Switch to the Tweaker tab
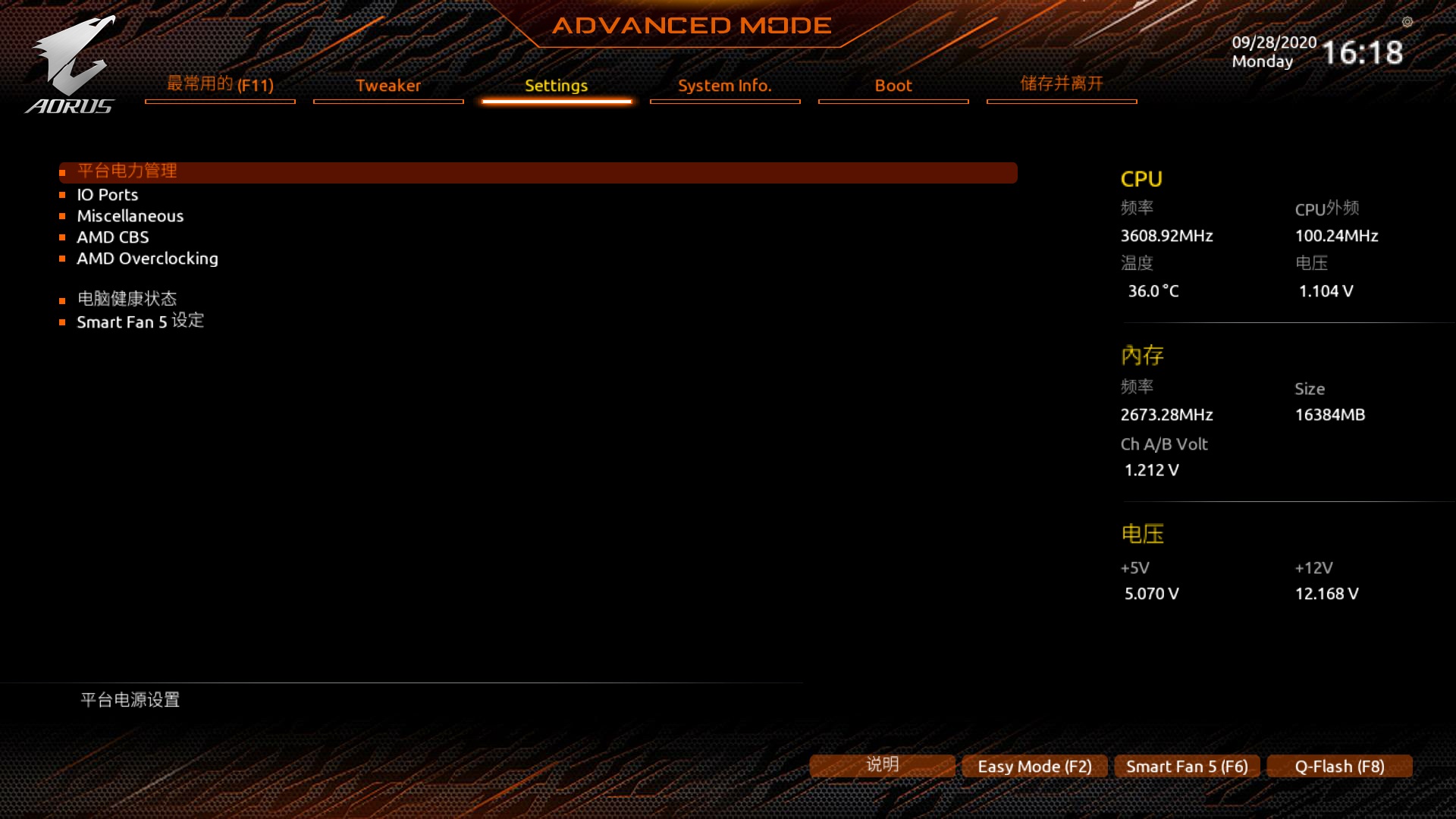The height and width of the screenshot is (819, 1456). pos(388,86)
